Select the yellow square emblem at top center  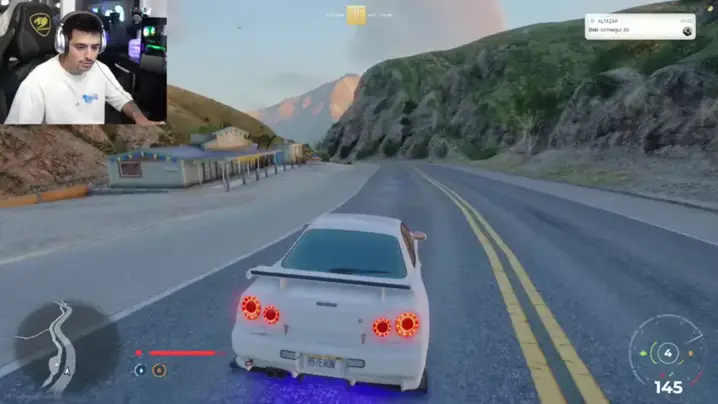357,15
